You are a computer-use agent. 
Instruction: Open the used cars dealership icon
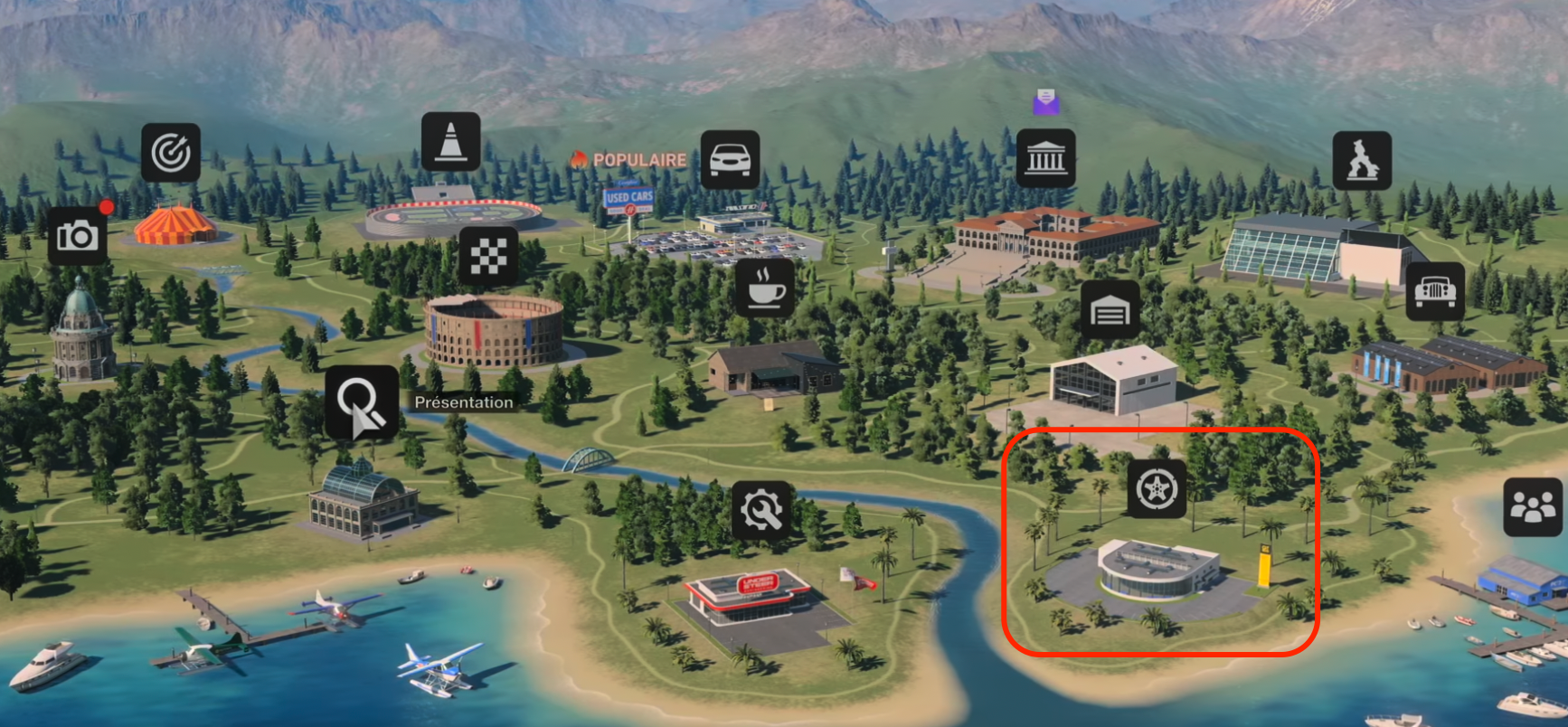tap(730, 160)
